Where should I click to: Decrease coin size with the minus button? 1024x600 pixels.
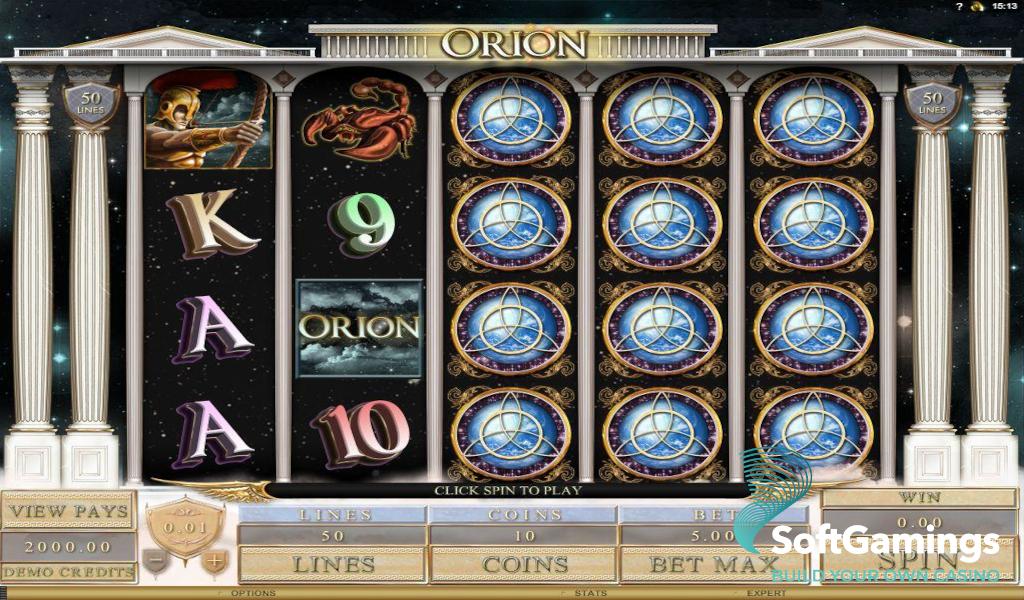coord(154,562)
